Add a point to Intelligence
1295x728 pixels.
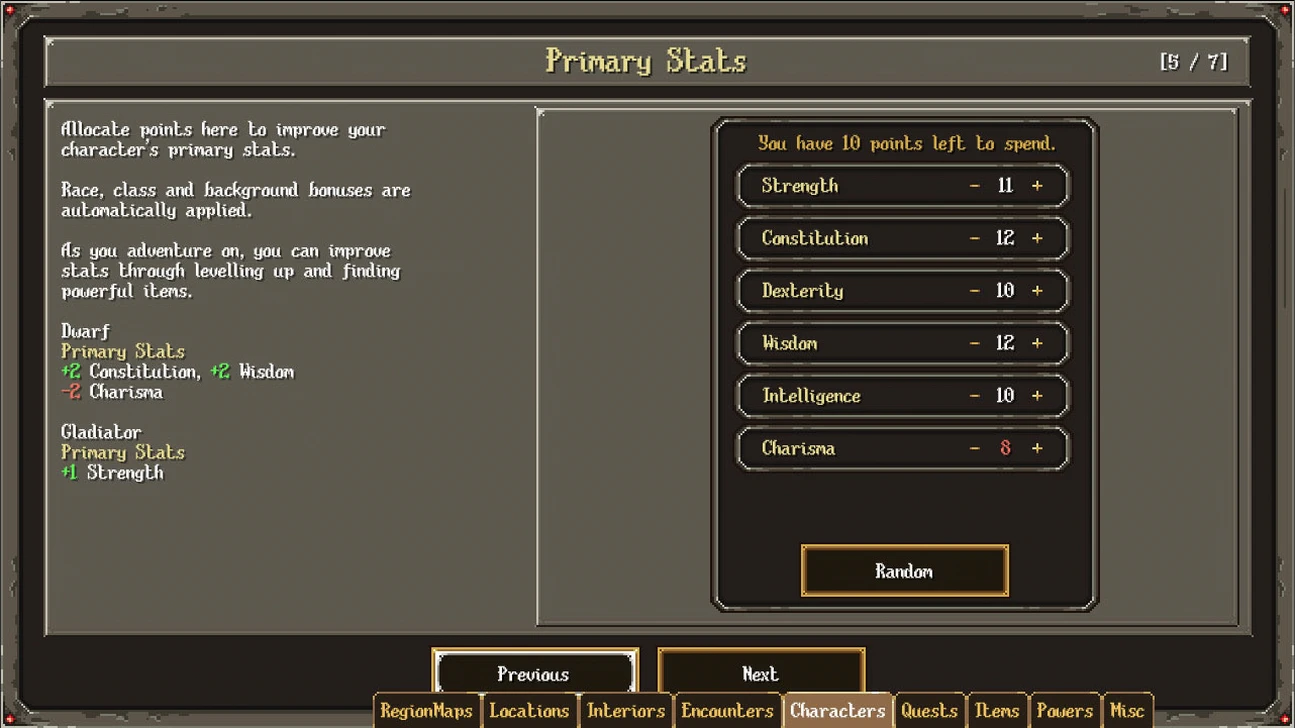[x=1037, y=396]
